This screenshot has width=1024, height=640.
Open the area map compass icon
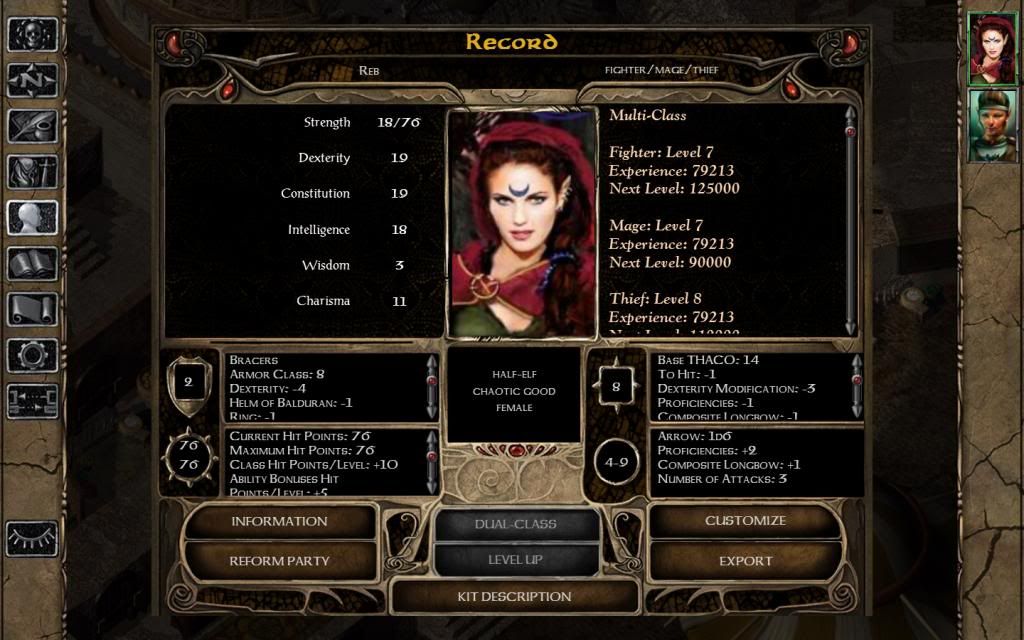pyautogui.click(x=32, y=80)
